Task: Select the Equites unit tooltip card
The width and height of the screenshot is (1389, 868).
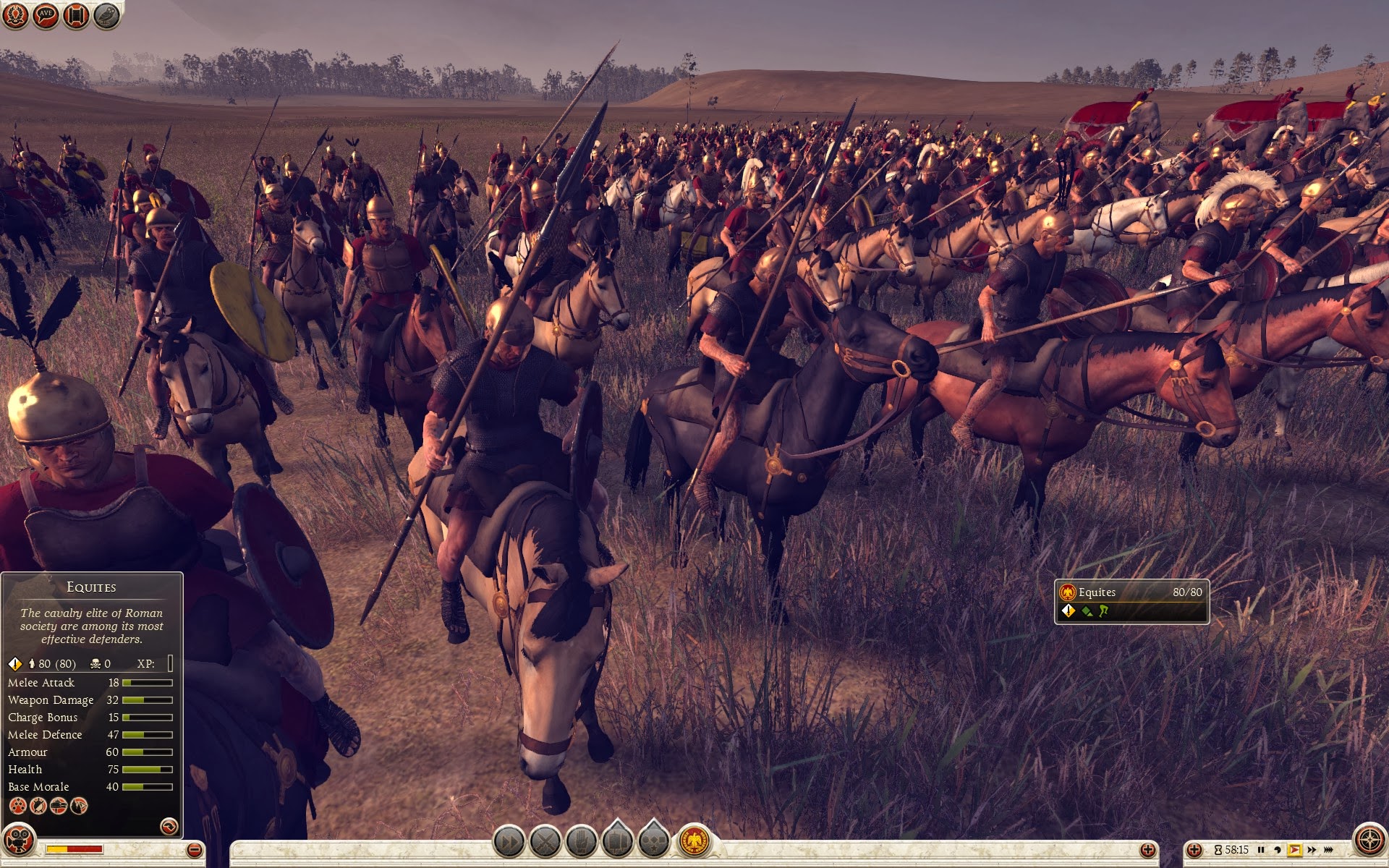Action: click(x=1131, y=601)
